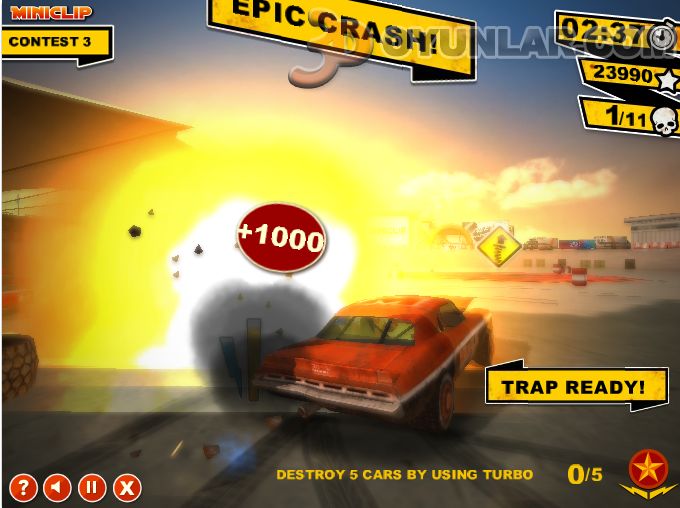
Task: Open the help question mark button
Action: click(23, 488)
